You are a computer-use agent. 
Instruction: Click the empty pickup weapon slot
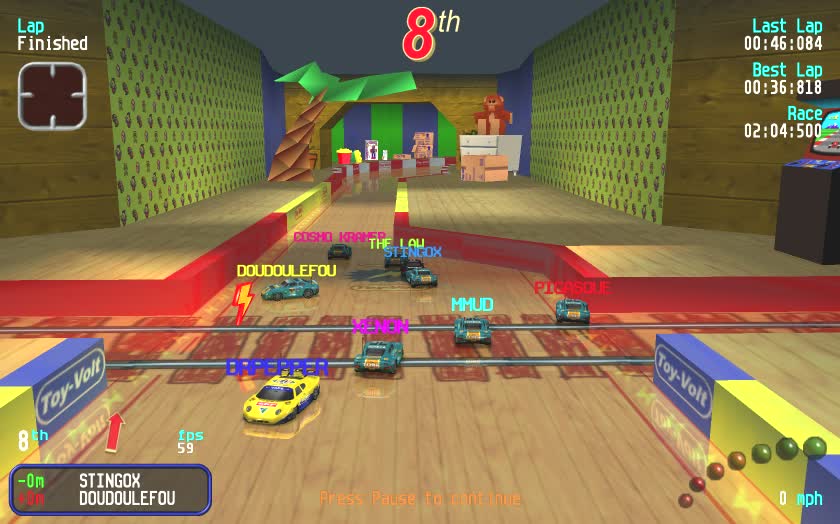pyautogui.click(x=52, y=96)
